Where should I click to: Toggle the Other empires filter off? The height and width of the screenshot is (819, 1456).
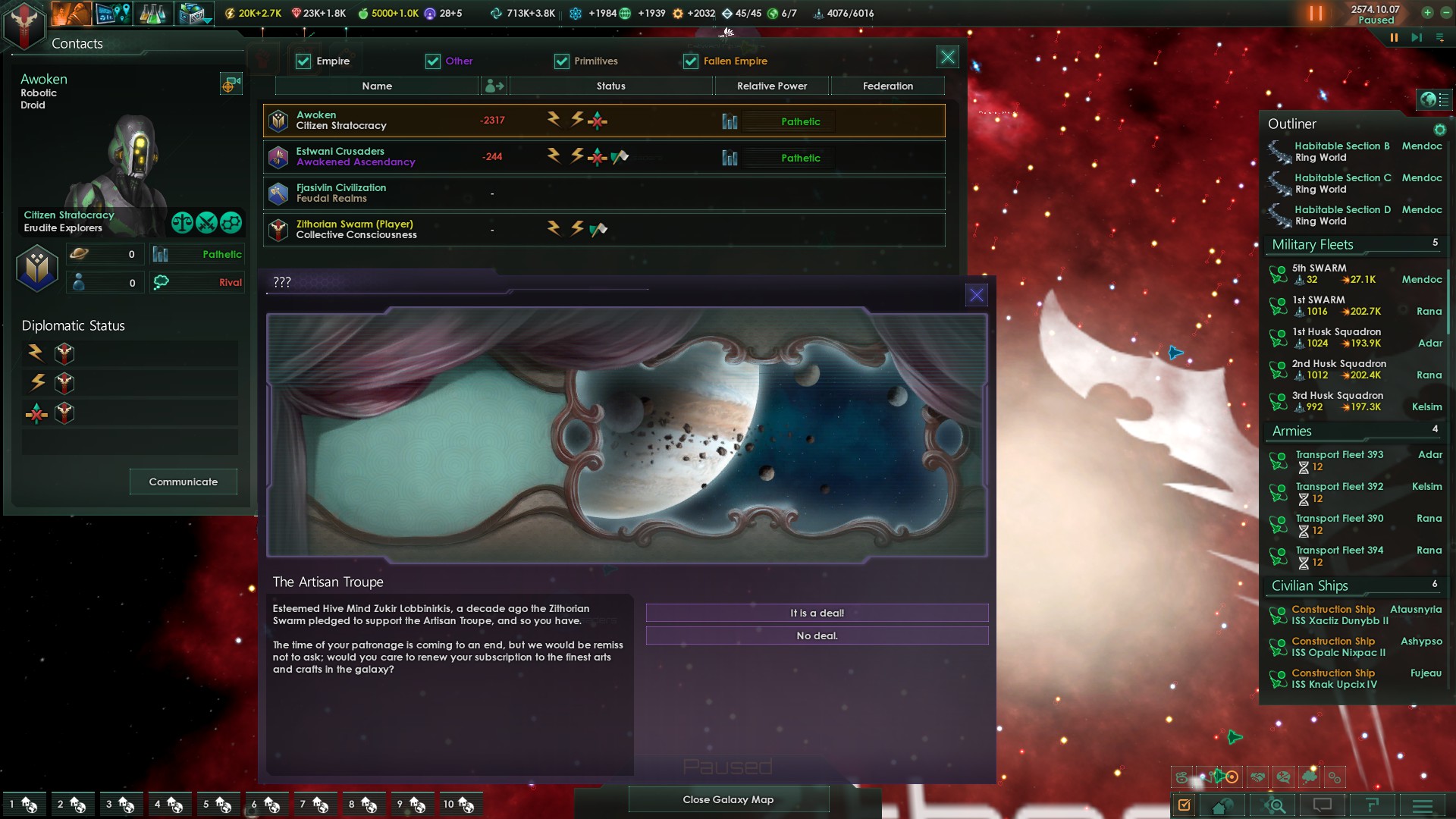coord(433,61)
